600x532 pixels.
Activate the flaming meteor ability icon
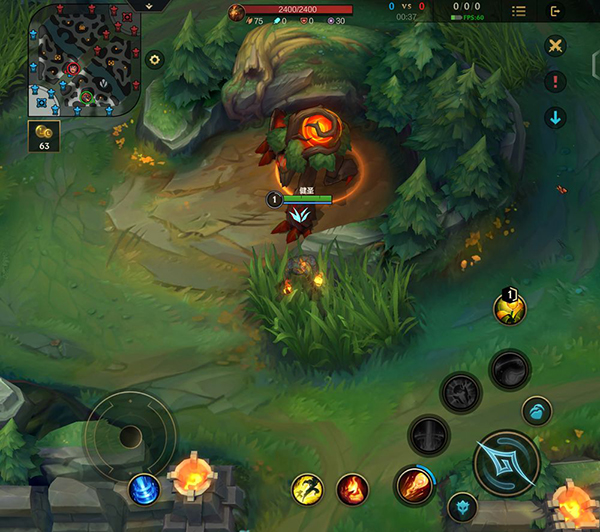pos(412,485)
